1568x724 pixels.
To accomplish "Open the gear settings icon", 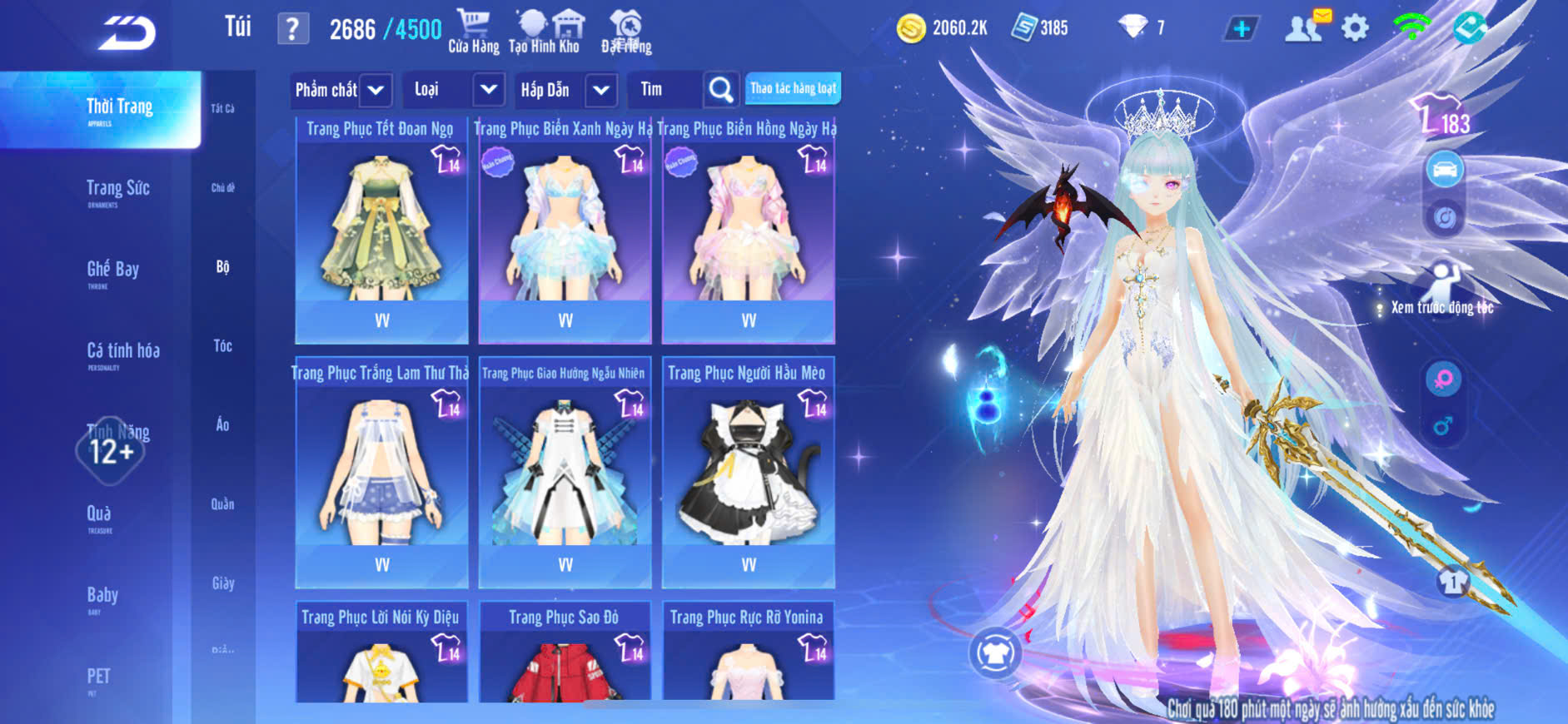I will (x=1355, y=28).
